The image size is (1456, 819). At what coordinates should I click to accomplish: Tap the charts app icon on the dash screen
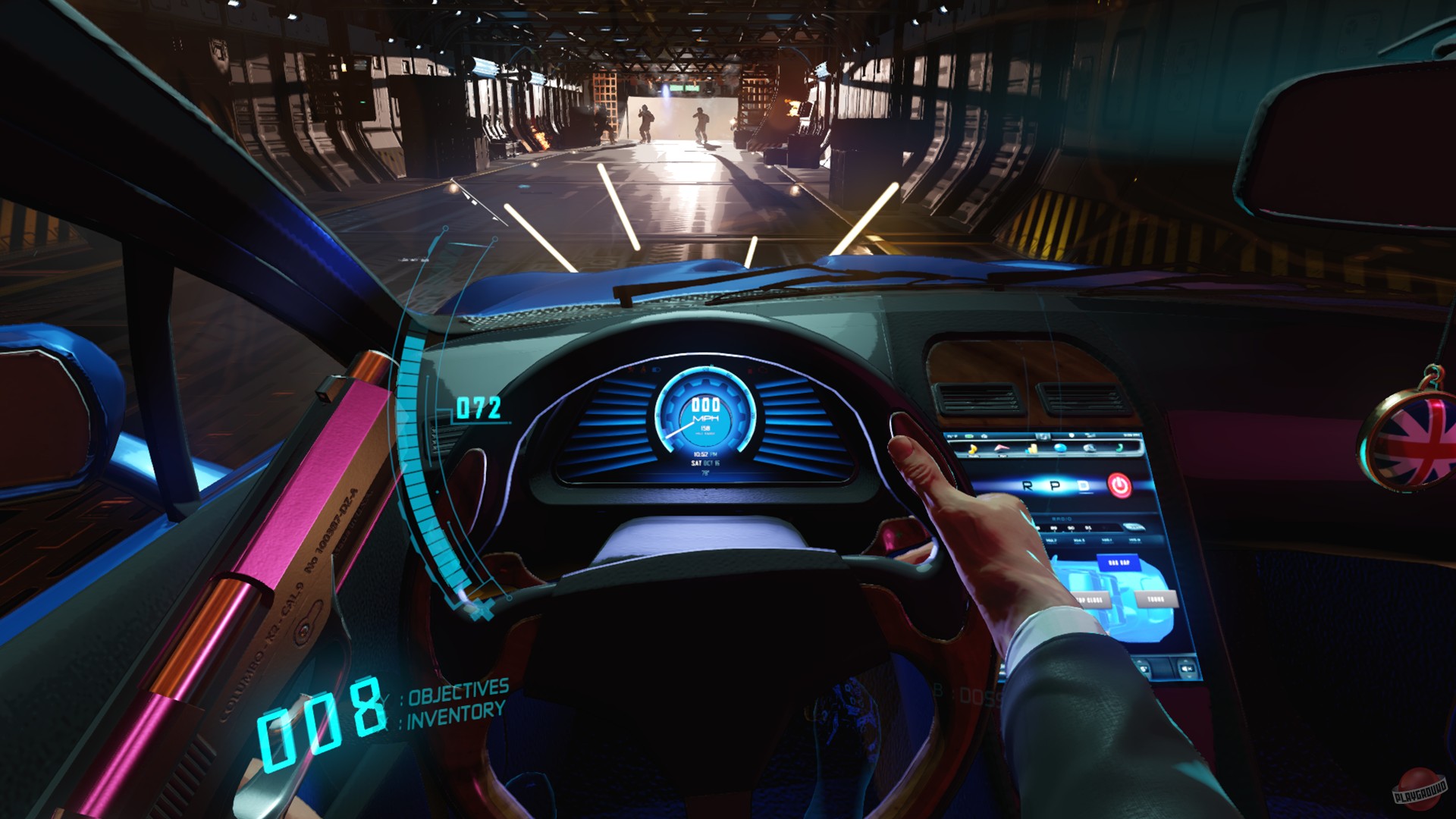tap(1032, 448)
